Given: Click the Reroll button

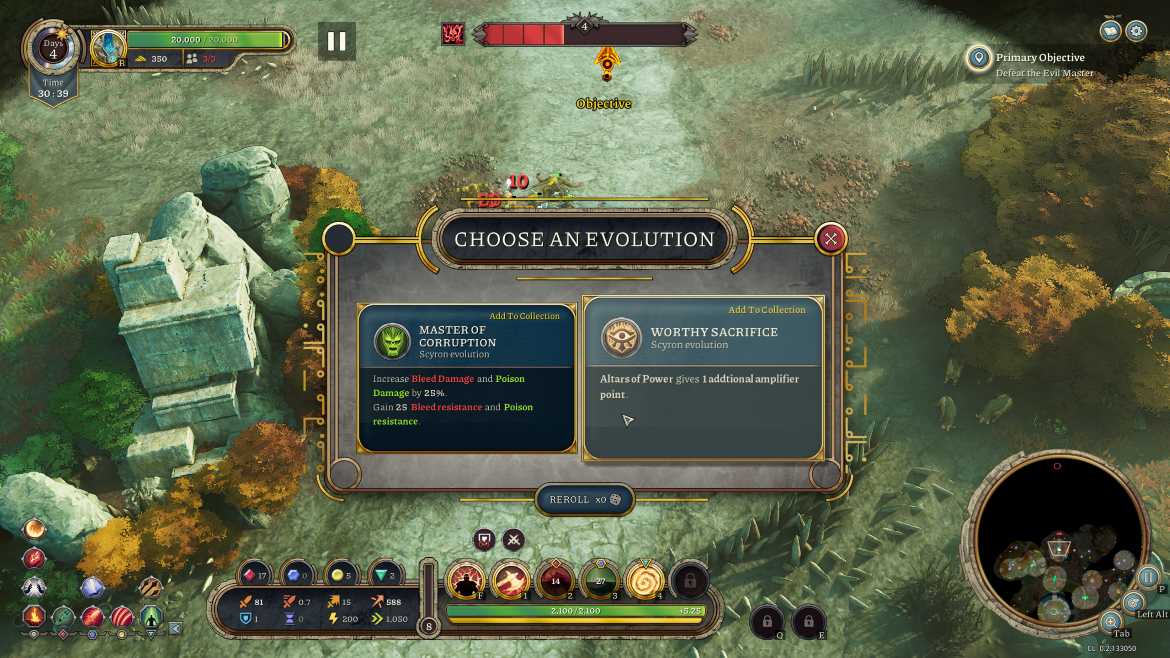Looking at the screenshot, I should tap(585, 500).
